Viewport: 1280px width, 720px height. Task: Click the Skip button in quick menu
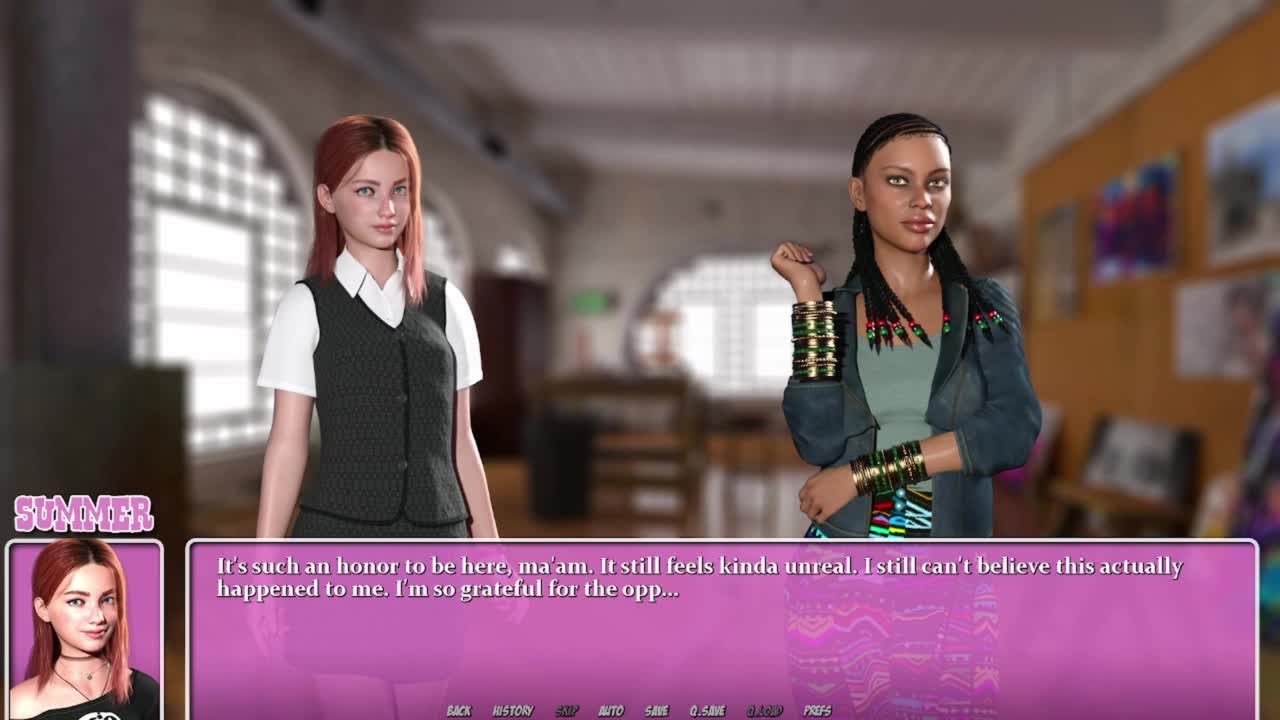[567, 711]
